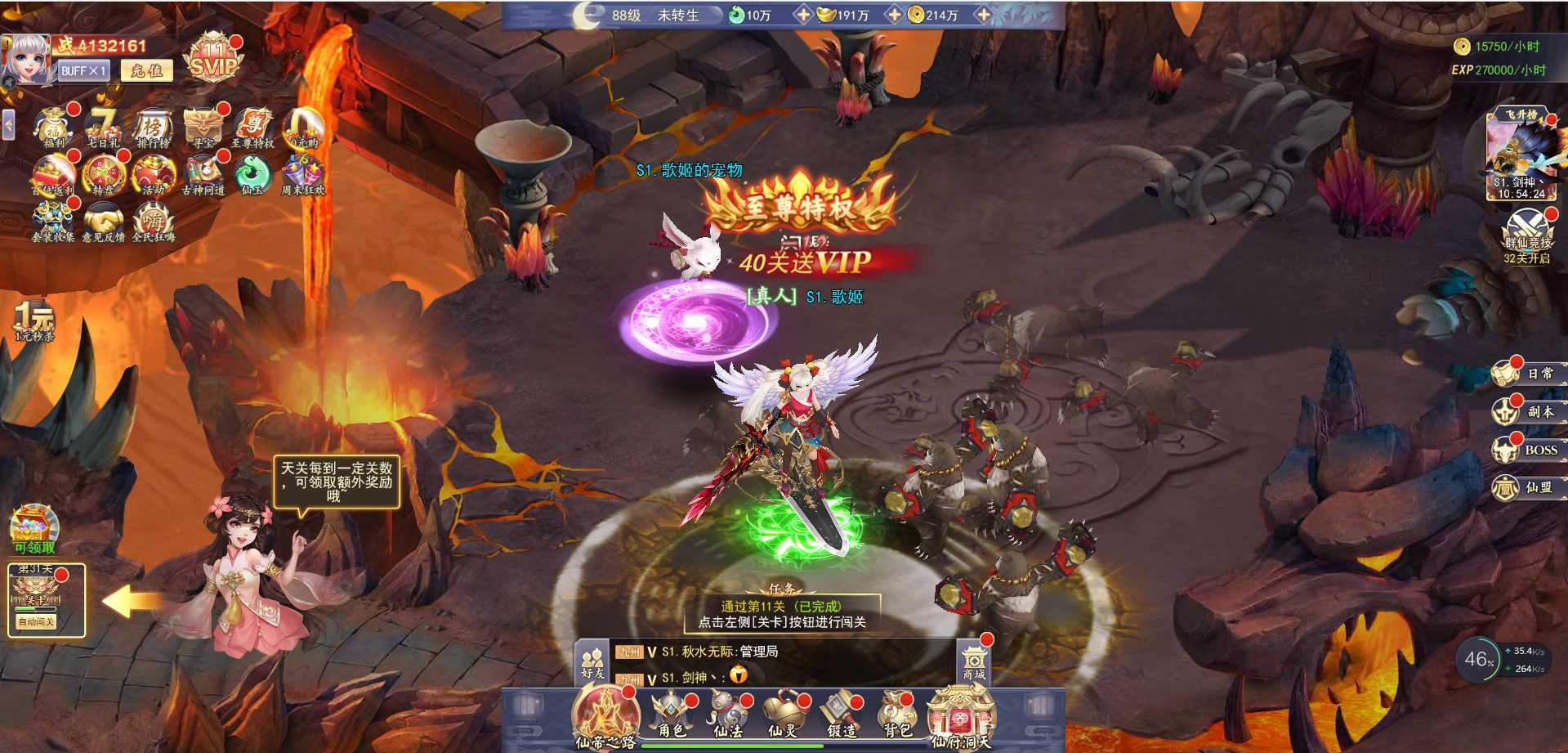The width and height of the screenshot is (1568, 753).
Task: Open the 充值 recharge button
Action: coord(147,71)
